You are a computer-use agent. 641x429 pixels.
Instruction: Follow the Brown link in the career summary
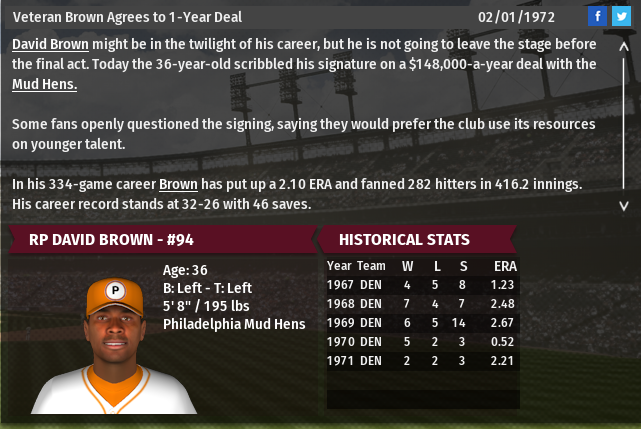pyautogui.click(x=178, y=185)
